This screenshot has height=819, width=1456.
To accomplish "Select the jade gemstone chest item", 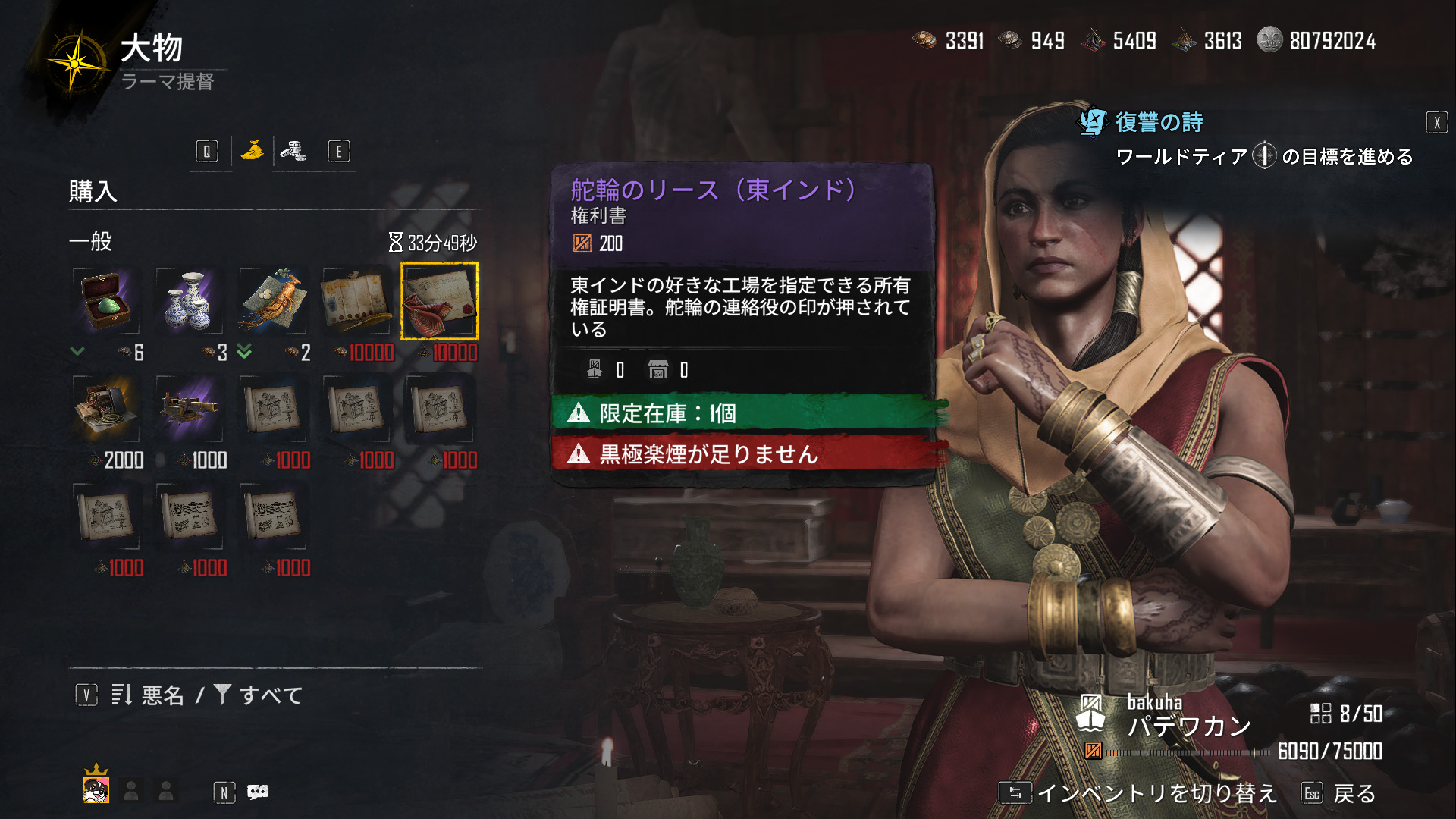I will pyautogui.click(x=106, y=302).
